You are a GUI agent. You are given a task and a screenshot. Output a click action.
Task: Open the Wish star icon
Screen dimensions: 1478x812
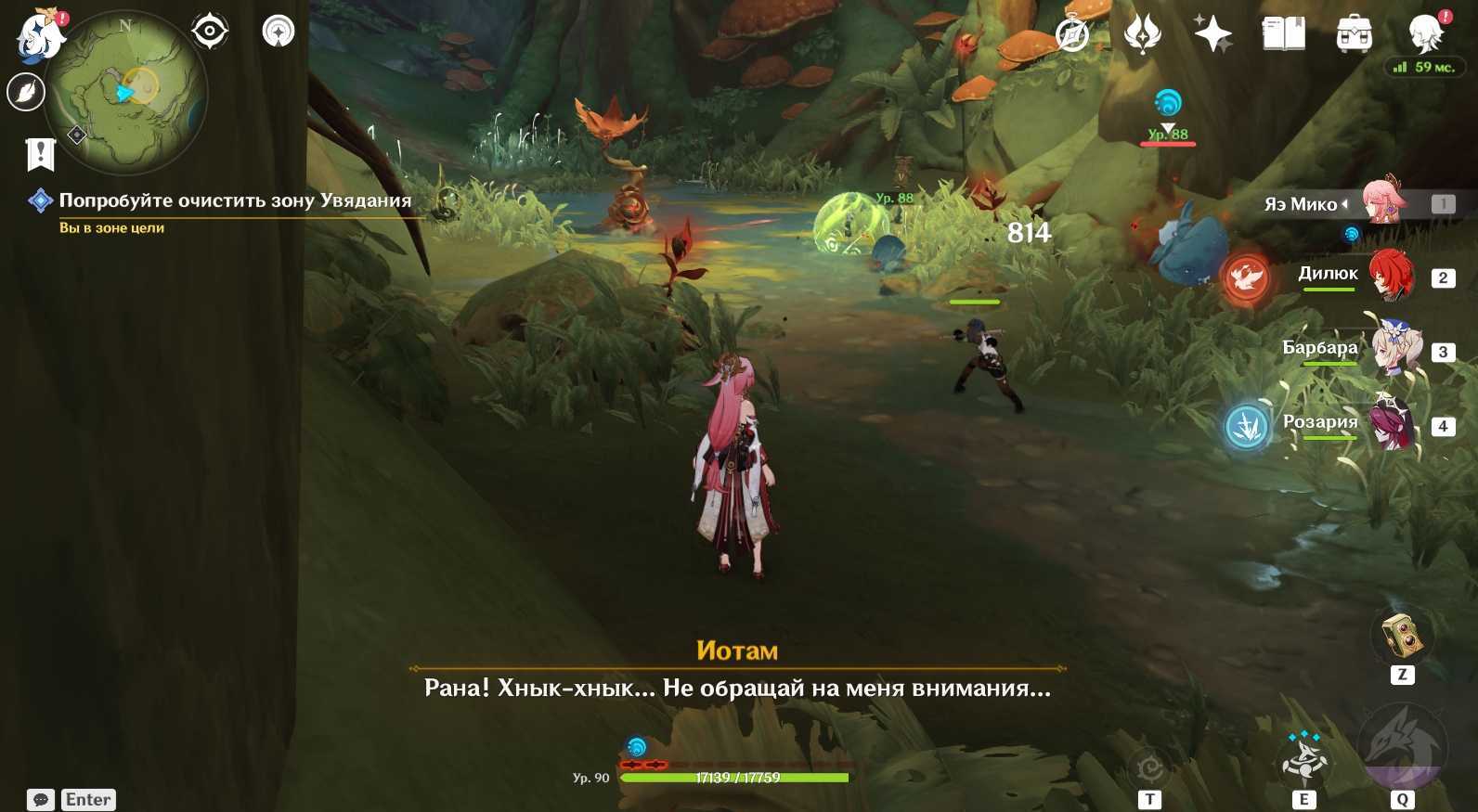tap(1212, 35)
